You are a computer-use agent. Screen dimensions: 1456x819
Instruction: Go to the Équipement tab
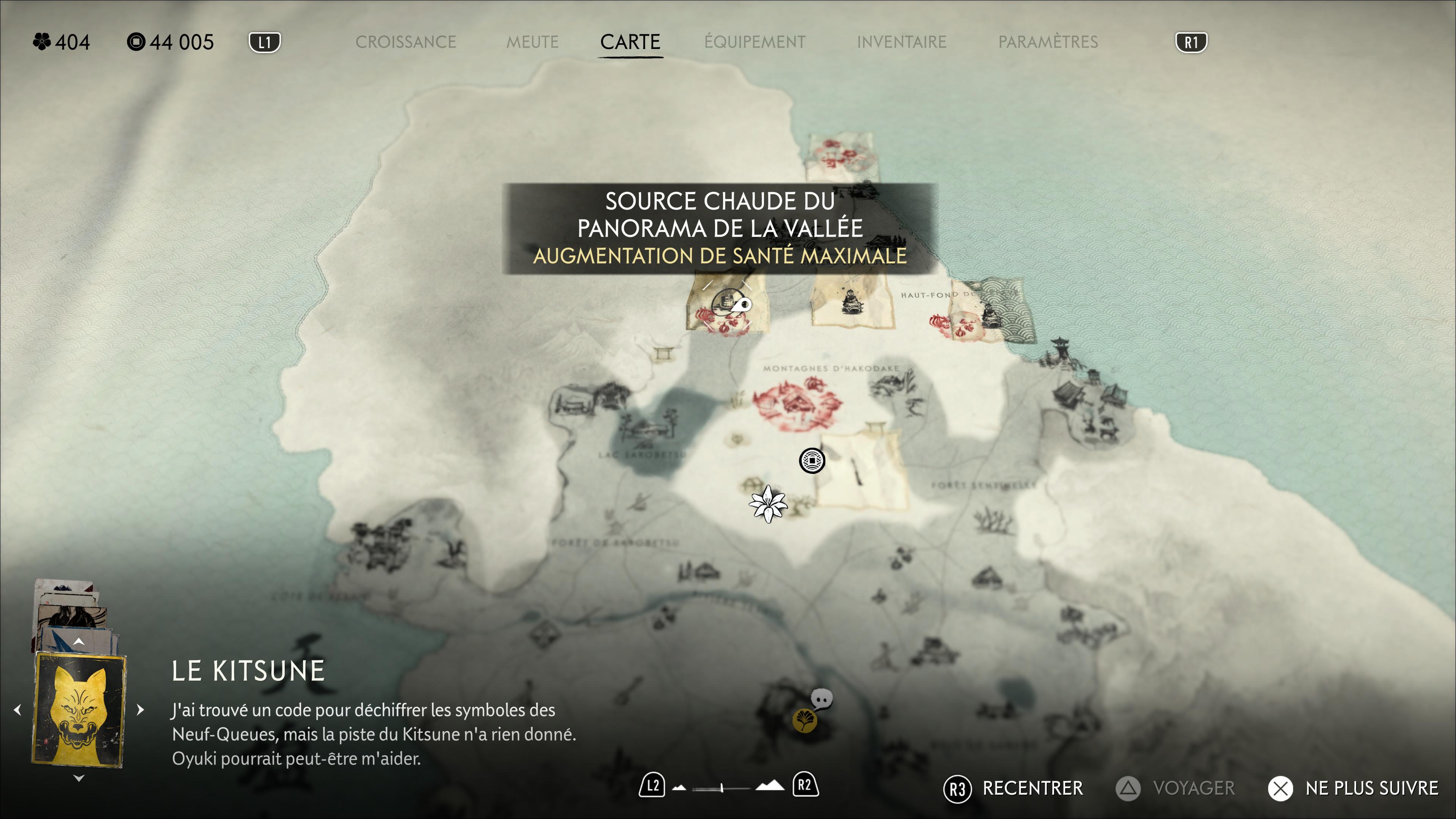pos(755,42)
